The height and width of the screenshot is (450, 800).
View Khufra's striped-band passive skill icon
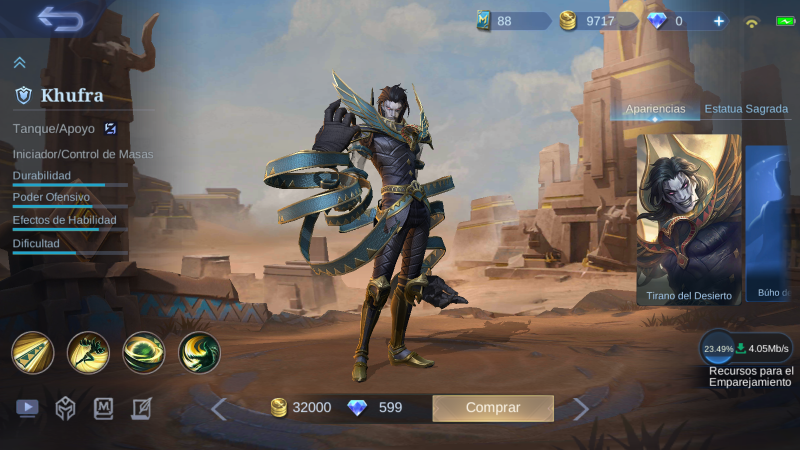click(32, 352)
